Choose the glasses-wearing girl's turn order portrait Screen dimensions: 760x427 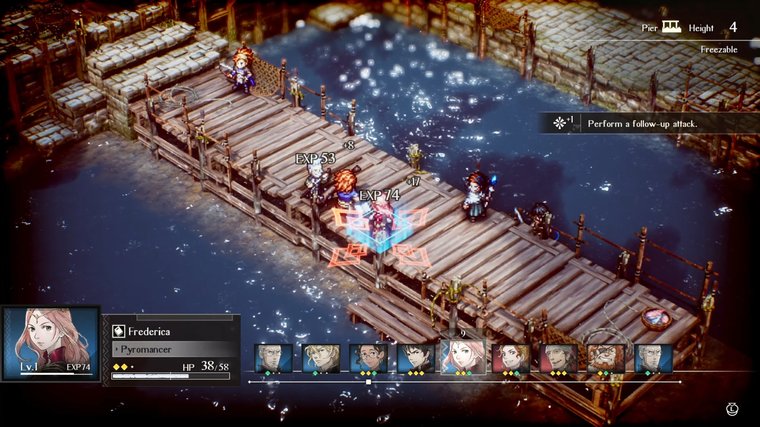368,358
